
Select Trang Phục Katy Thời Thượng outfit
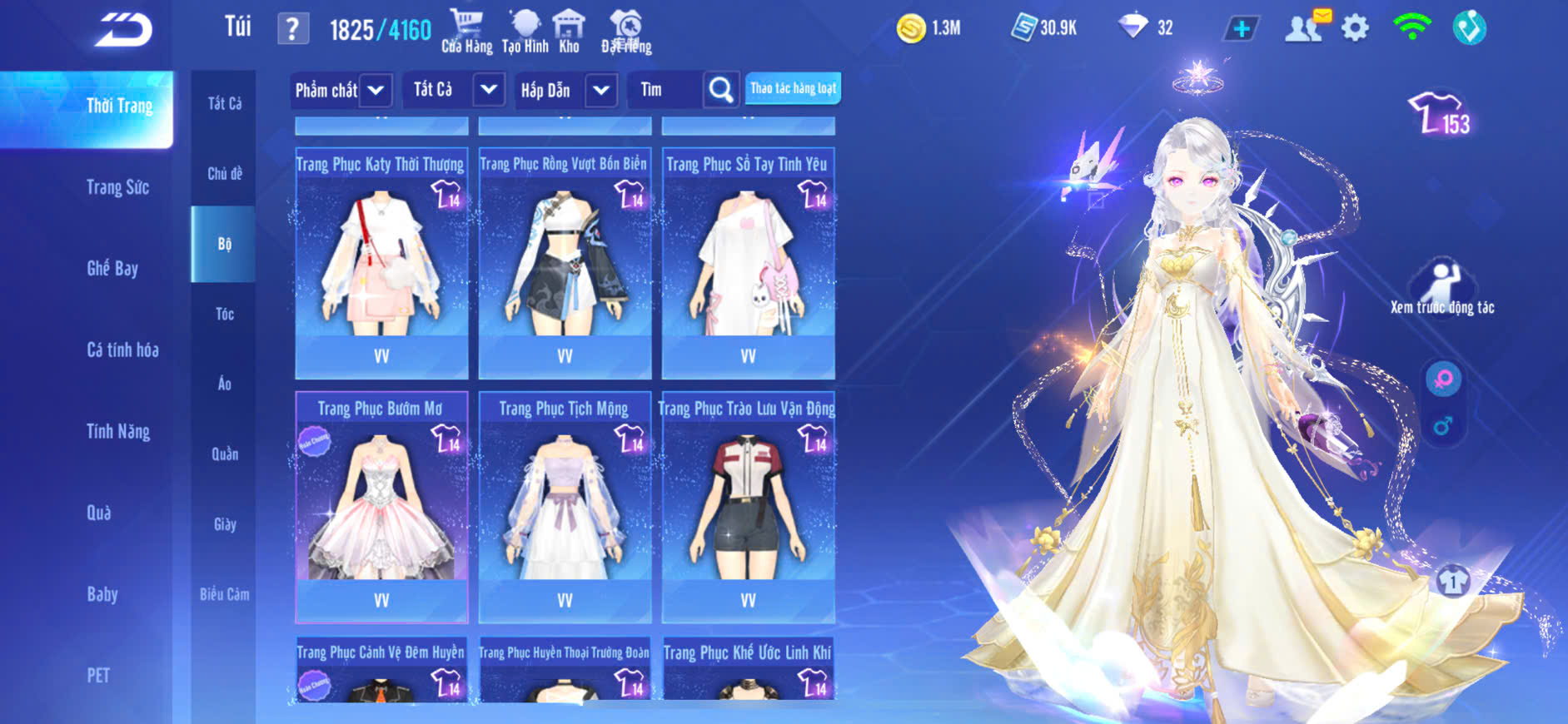click(381, 263)
